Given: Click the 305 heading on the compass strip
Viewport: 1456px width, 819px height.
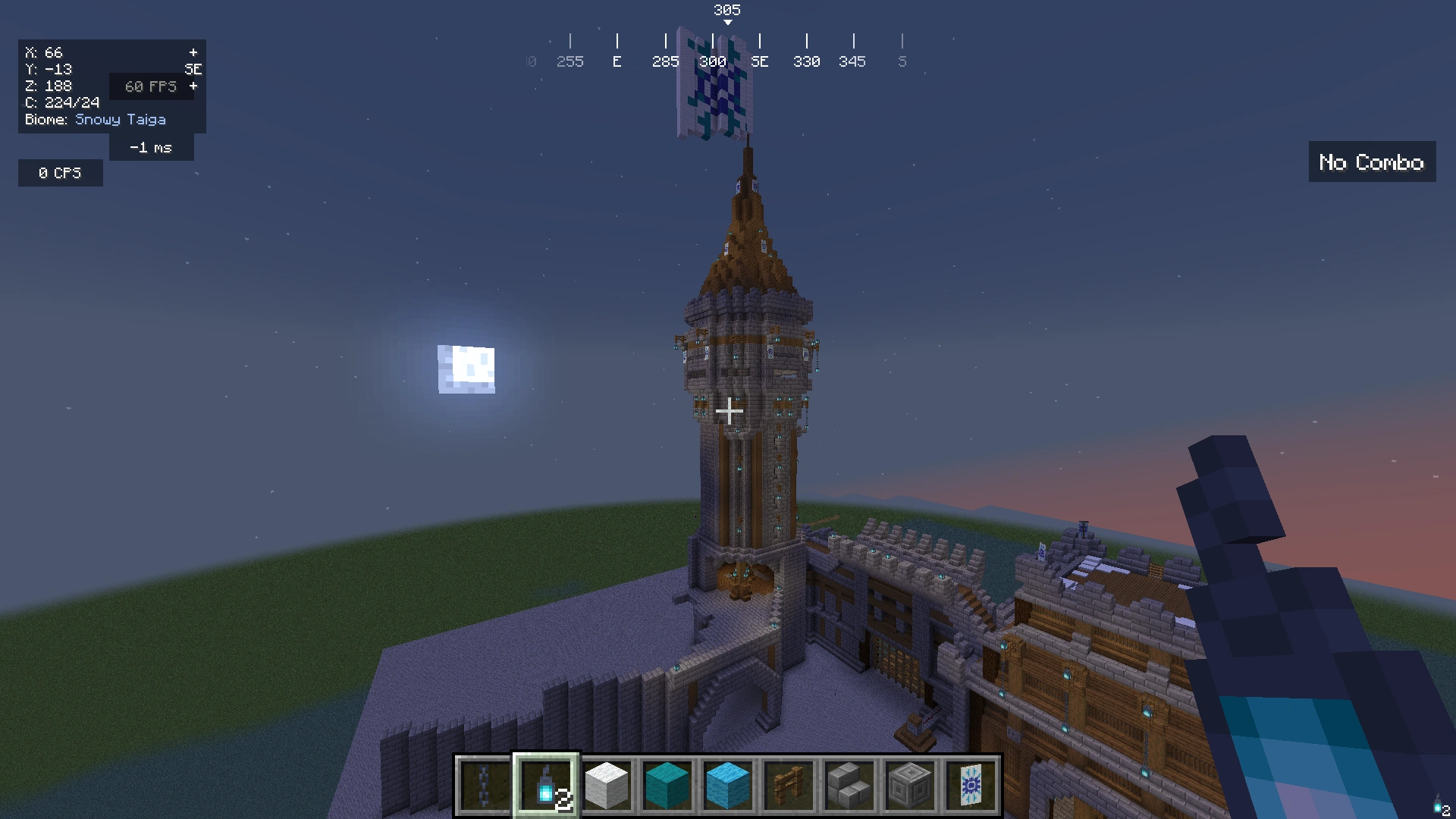Looking at the screenshot, I should coord(727,11).
